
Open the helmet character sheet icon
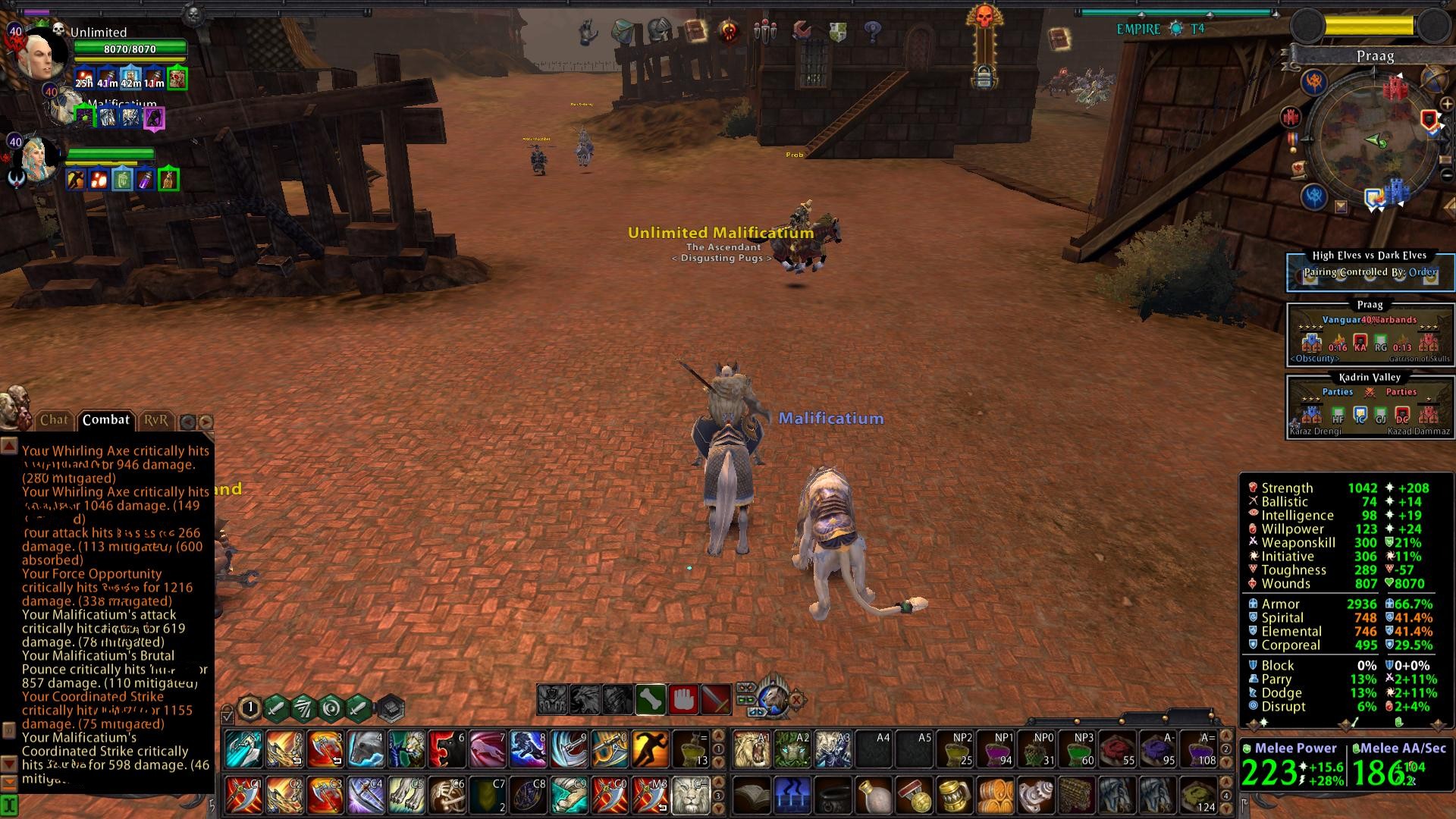coord(658,31)
